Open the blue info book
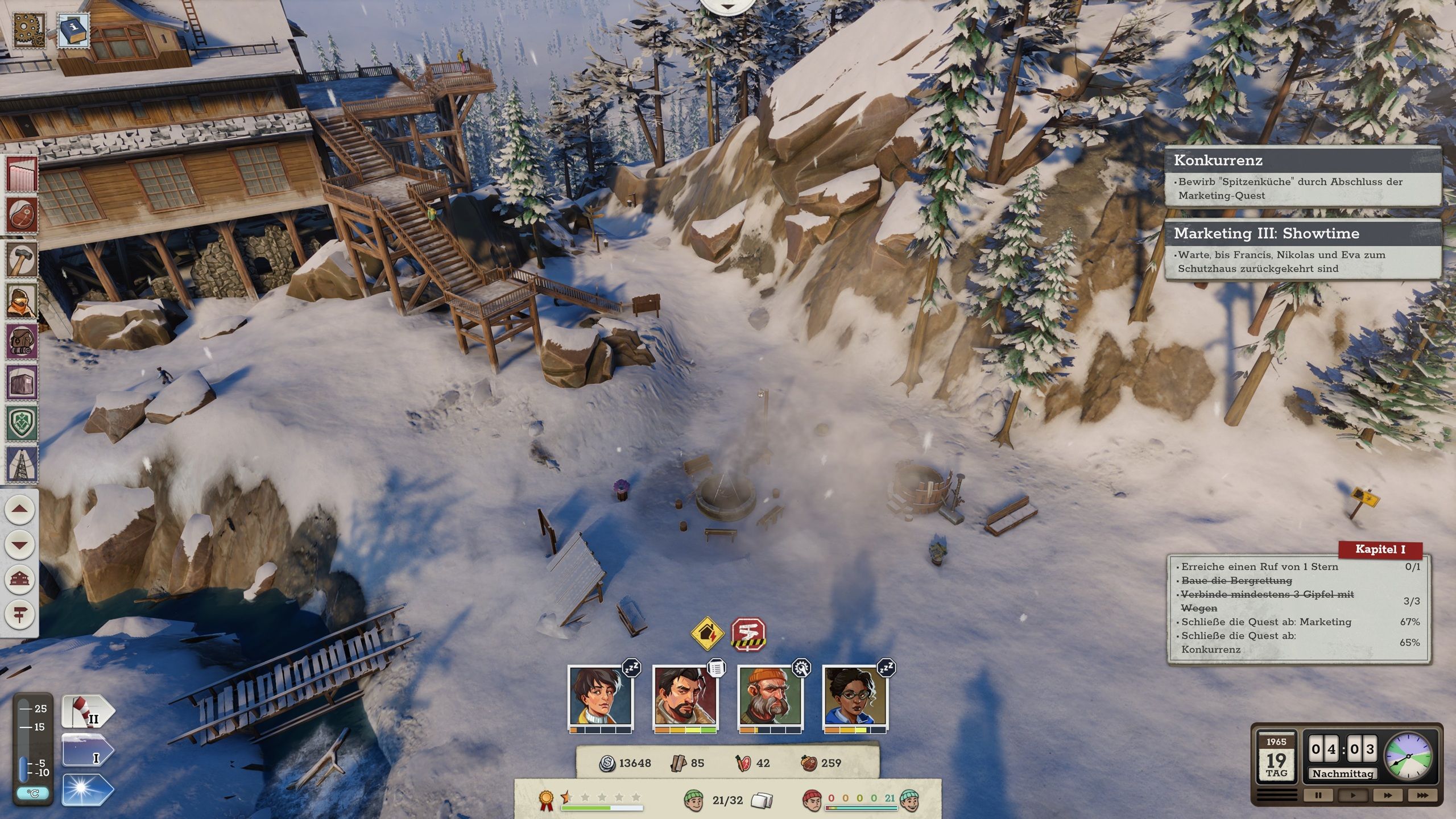1456x819 pixels. (73, 30)
